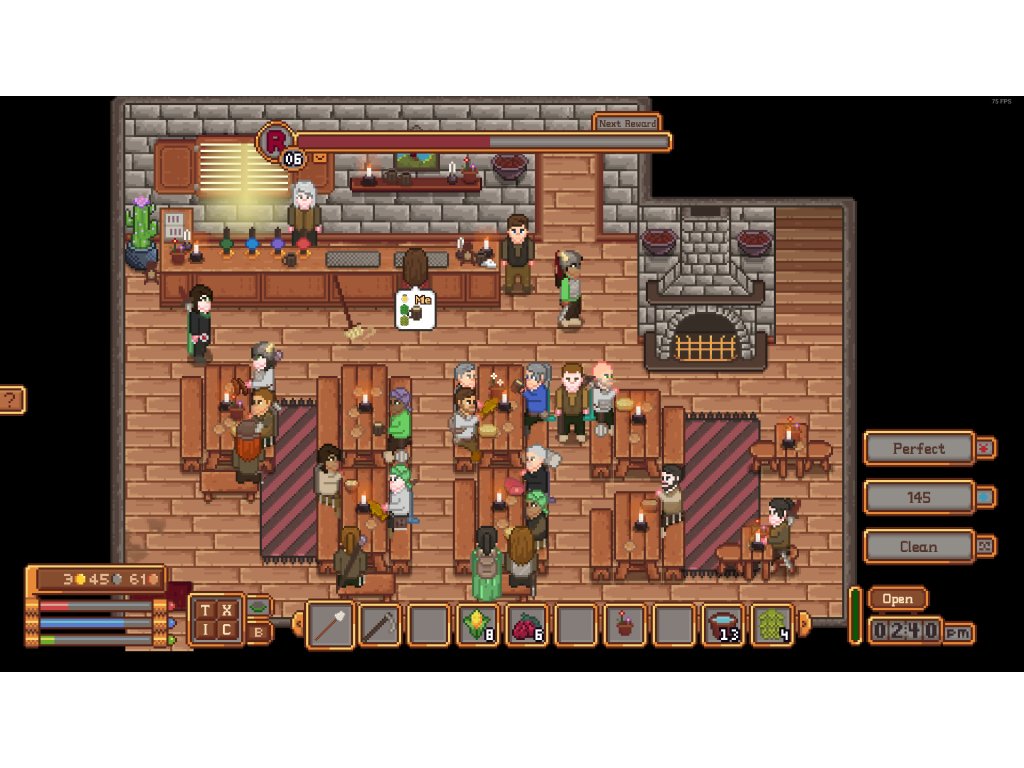The height and width of the screenshot is (768, 1024).
Task: Select the water bucket hotbar slot
Action: click(x=723, y=626)
